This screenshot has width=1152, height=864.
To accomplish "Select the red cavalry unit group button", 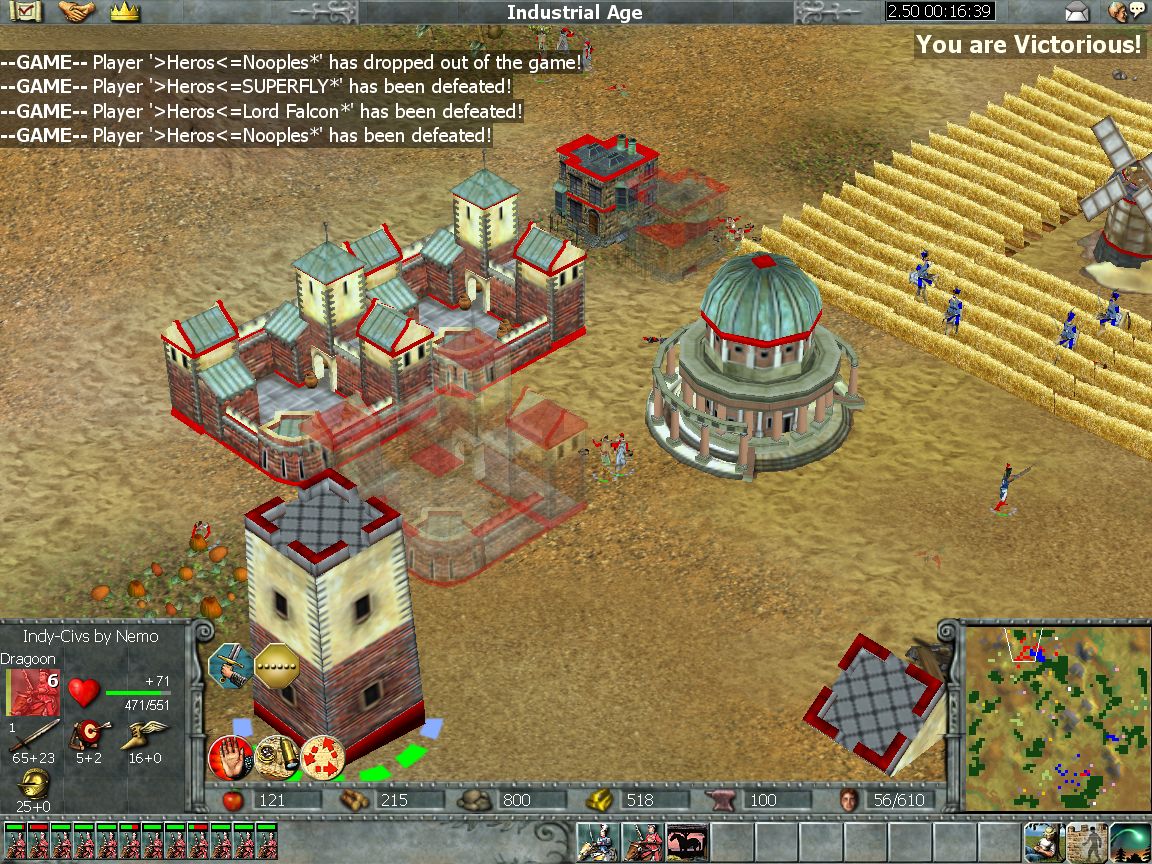I will [x=641, y=842].
